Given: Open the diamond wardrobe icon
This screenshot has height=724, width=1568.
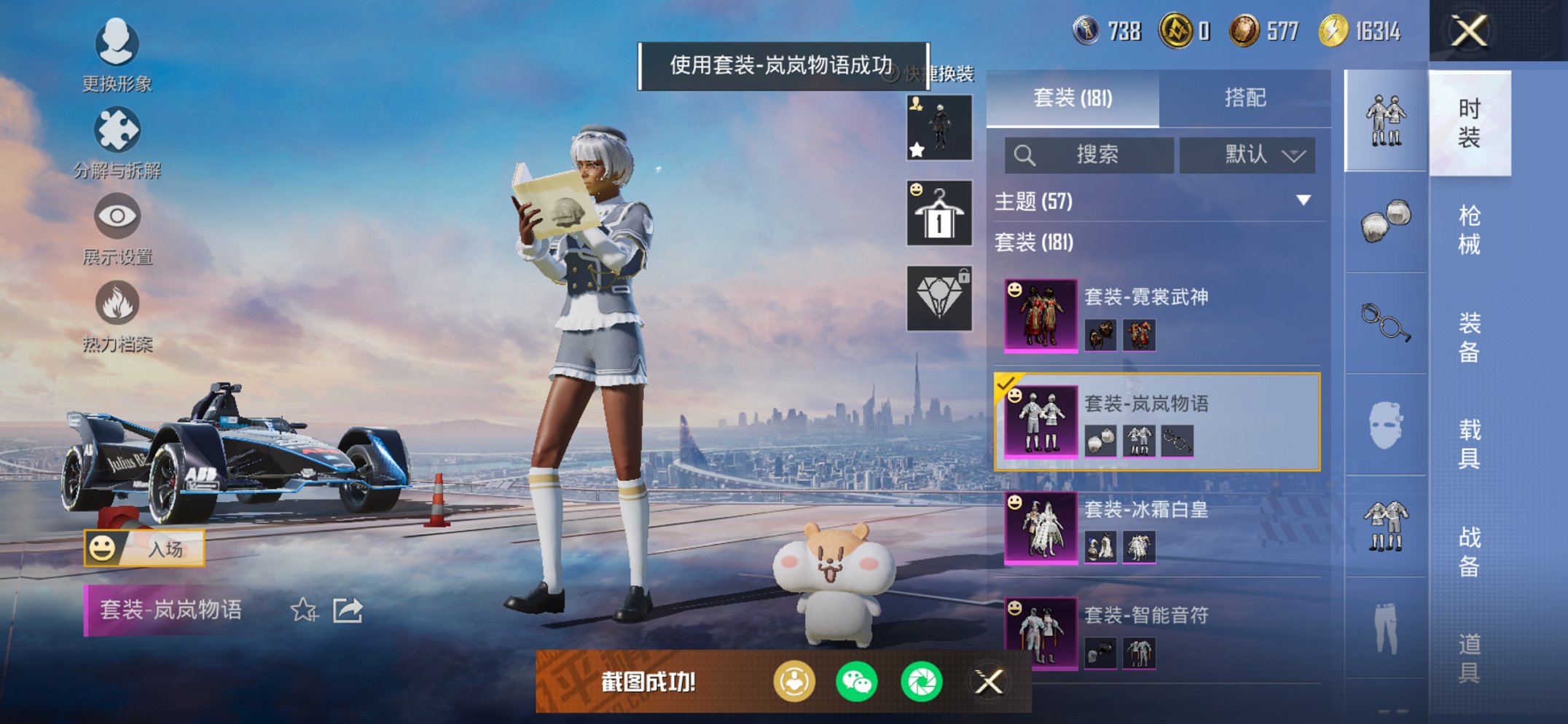Looking at the screenshot, I should (938, 297).
